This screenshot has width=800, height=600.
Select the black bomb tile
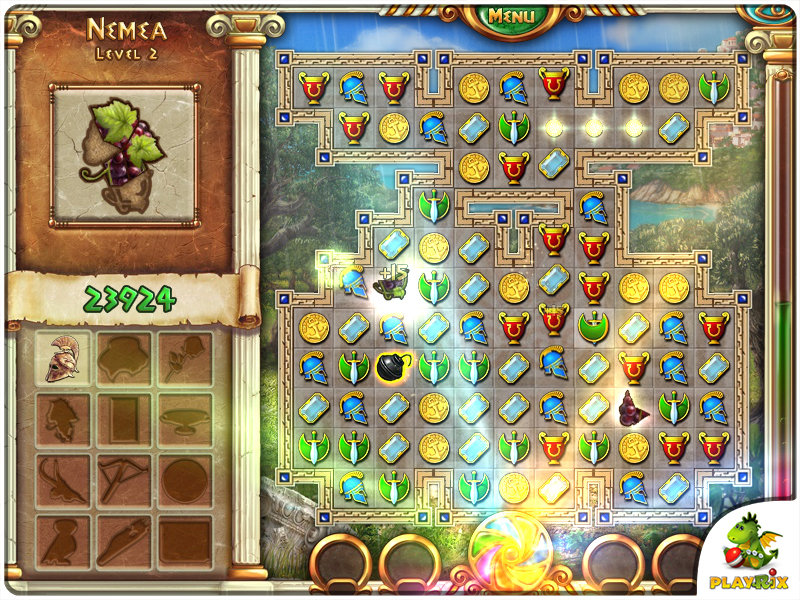click(392, 367)
